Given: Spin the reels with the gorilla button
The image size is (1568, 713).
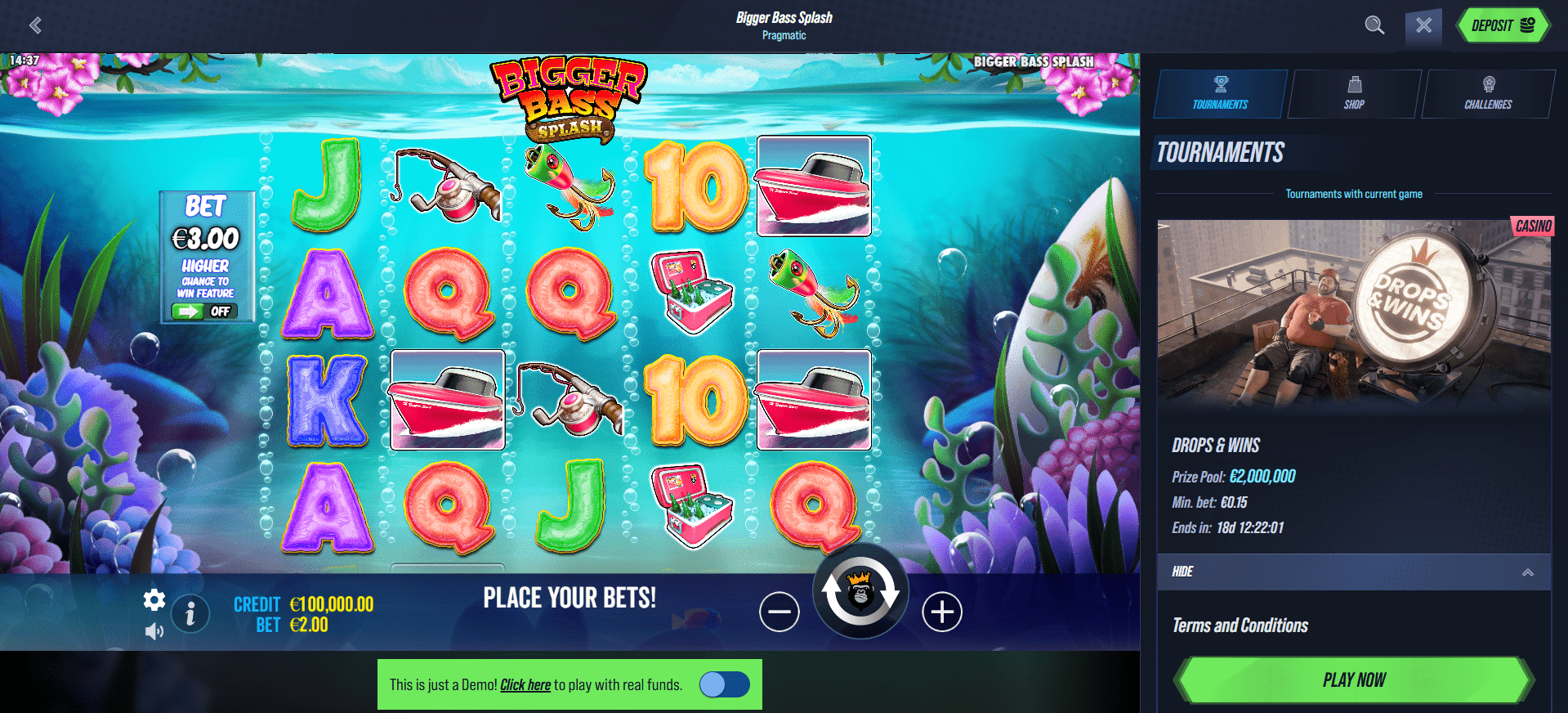Looking at the screenshot, I should (x=860, y=591).
